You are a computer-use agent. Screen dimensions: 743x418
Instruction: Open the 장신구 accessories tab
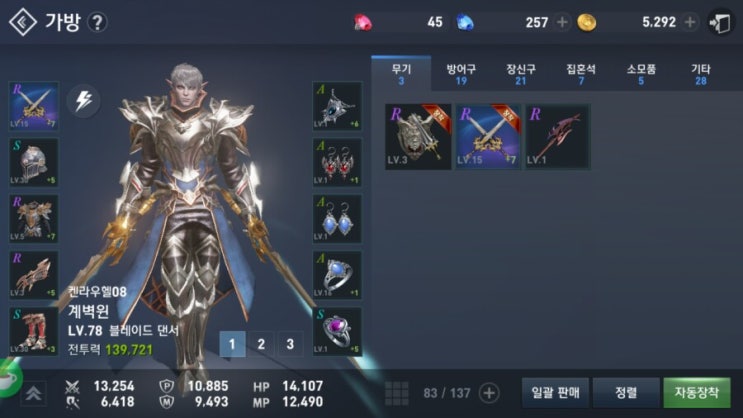click(x=521, y=73)
